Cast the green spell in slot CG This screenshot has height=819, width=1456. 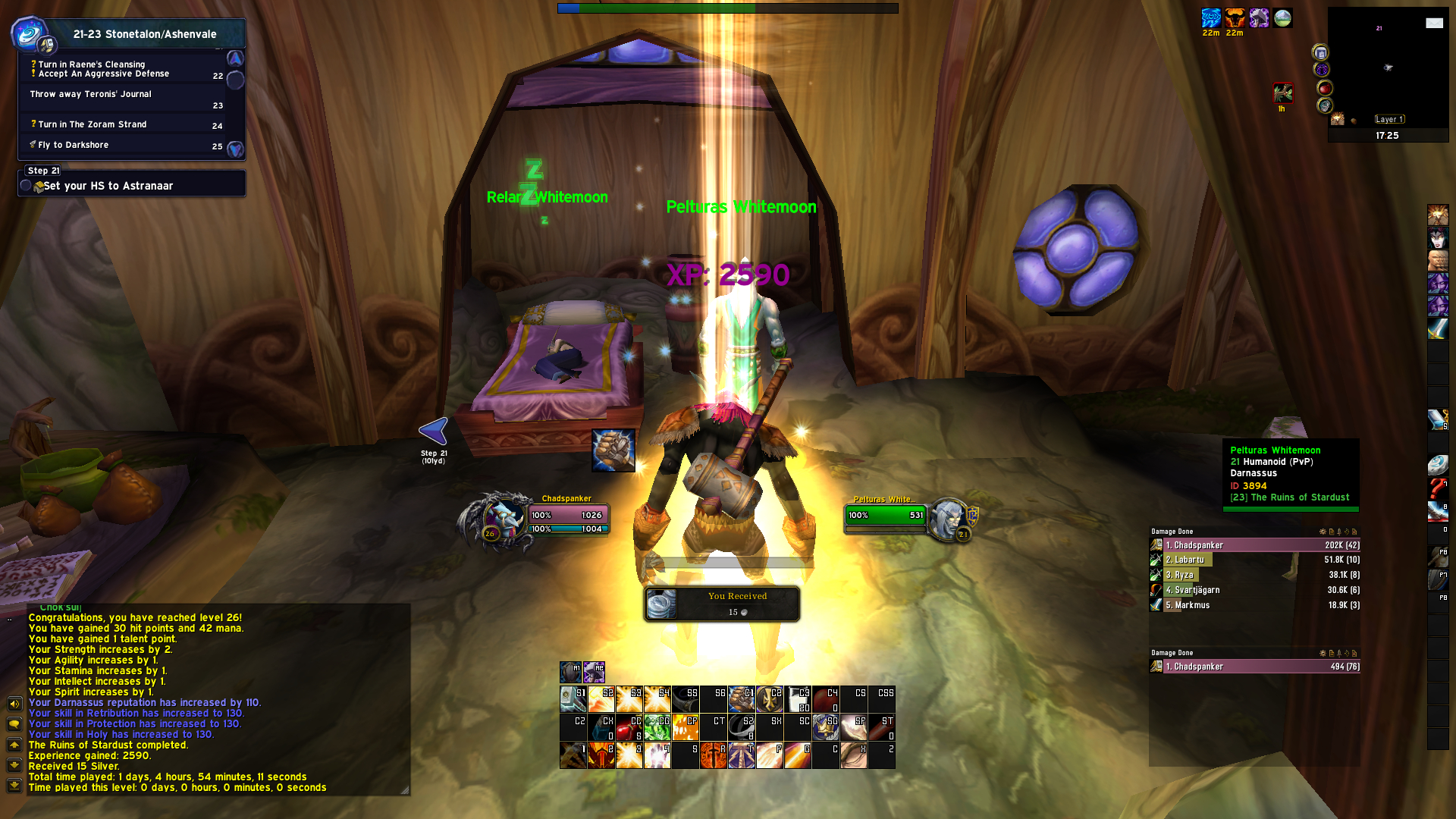tap(657, 727)
